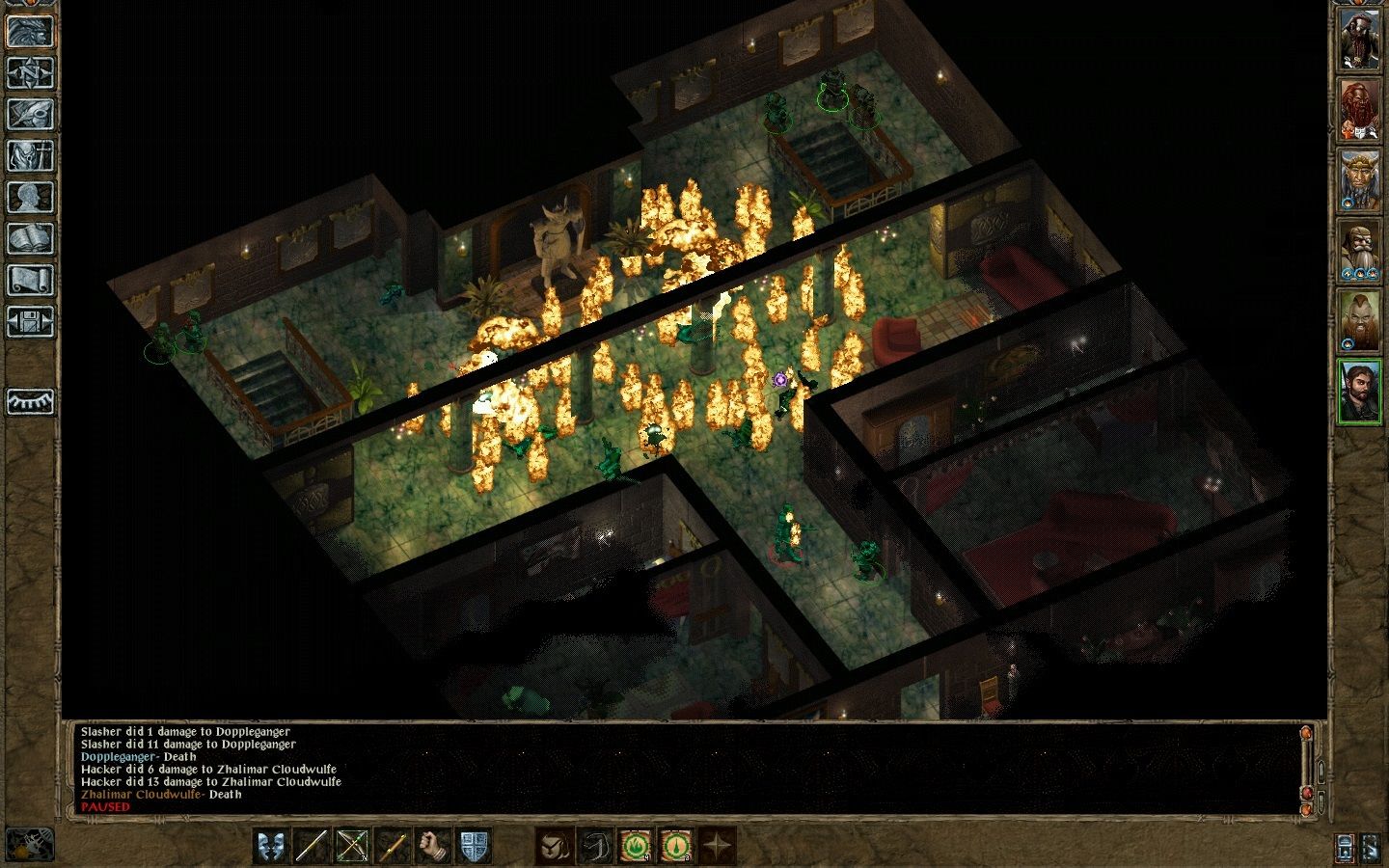Open the priest scroll screen

pyautogui.click(x=30, y=280)
